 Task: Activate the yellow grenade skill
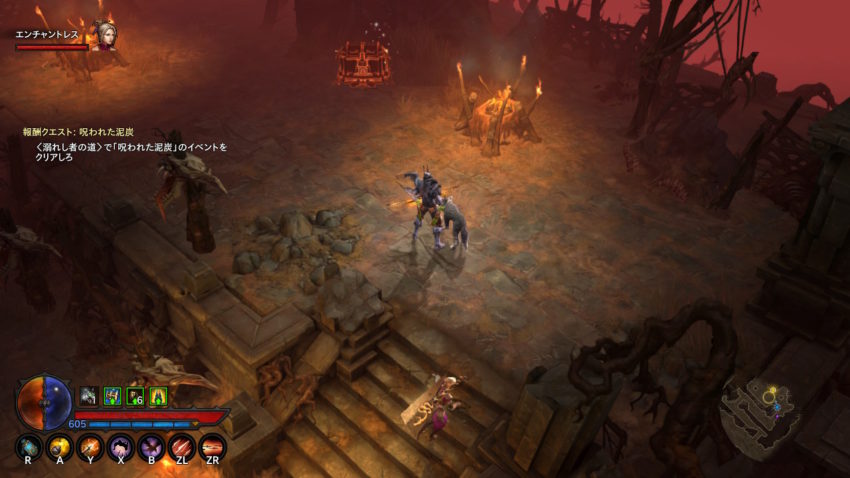pos(59,447)
